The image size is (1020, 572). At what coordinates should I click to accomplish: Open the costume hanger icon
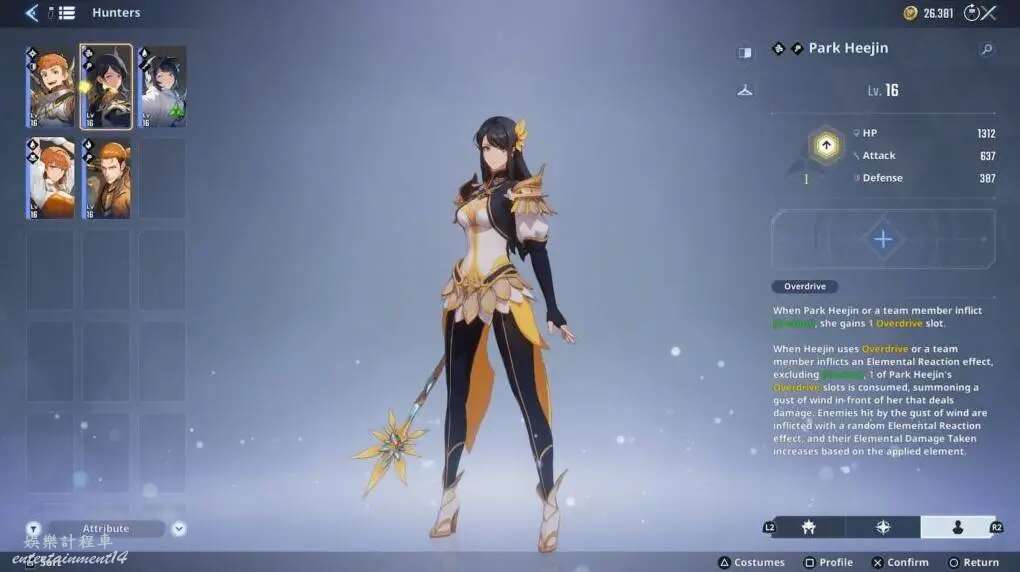(745, 90)
